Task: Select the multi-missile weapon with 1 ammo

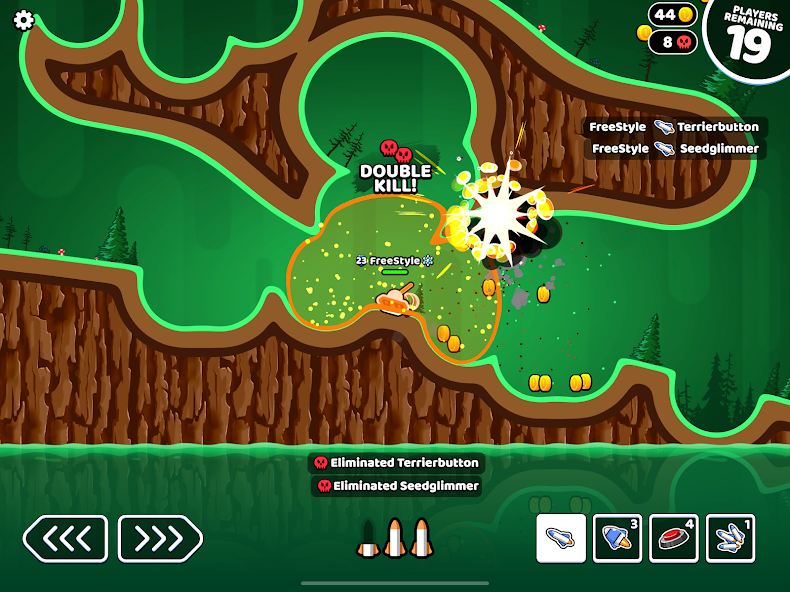Action: point(730,538)
